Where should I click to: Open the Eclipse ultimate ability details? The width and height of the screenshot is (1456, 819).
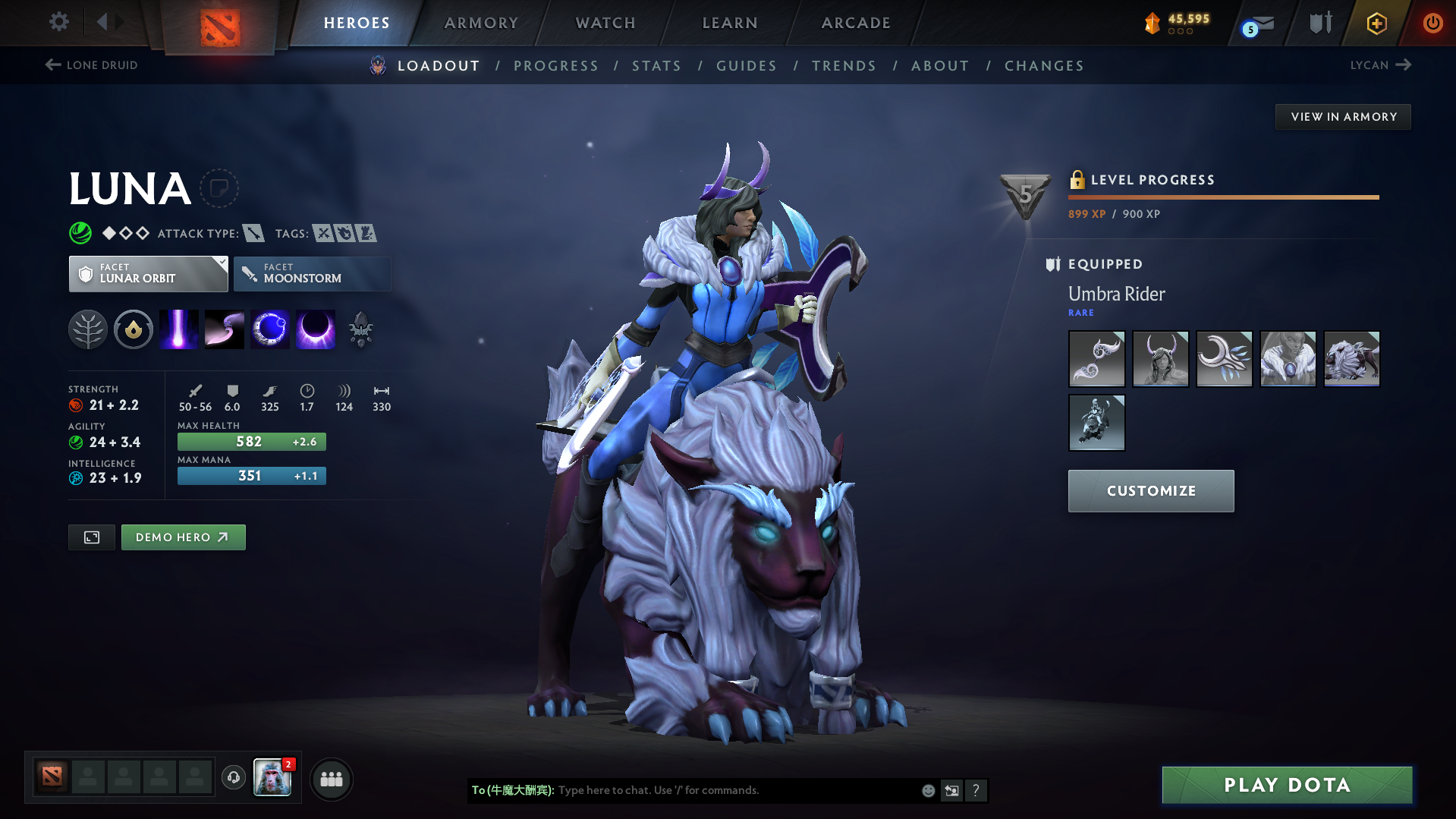coord(315,329)
